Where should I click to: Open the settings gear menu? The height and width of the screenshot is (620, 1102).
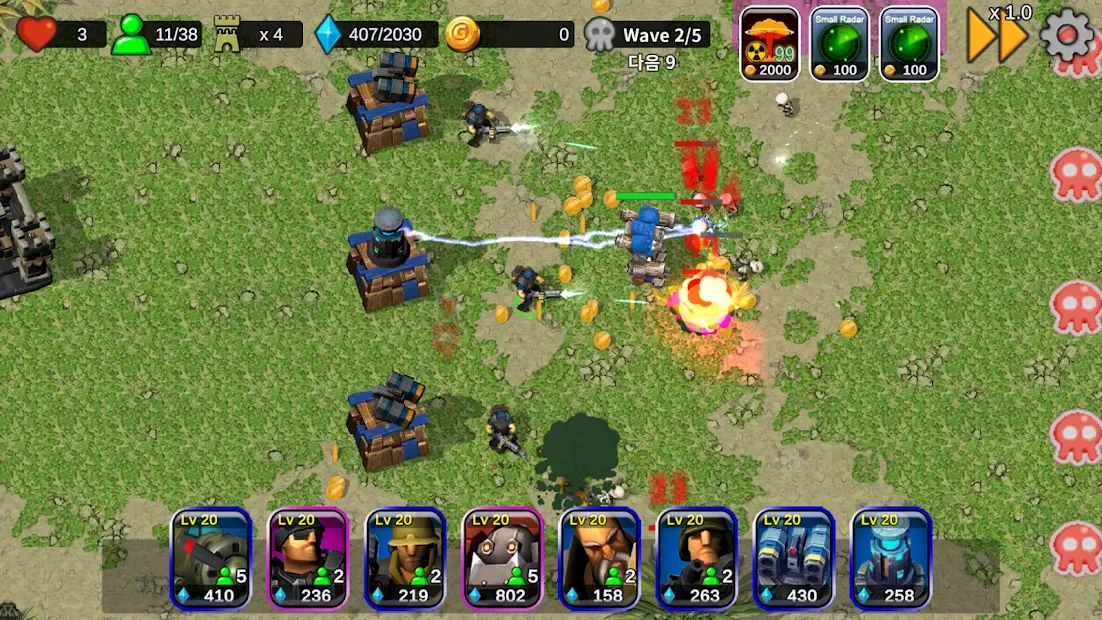[1067, 35]
